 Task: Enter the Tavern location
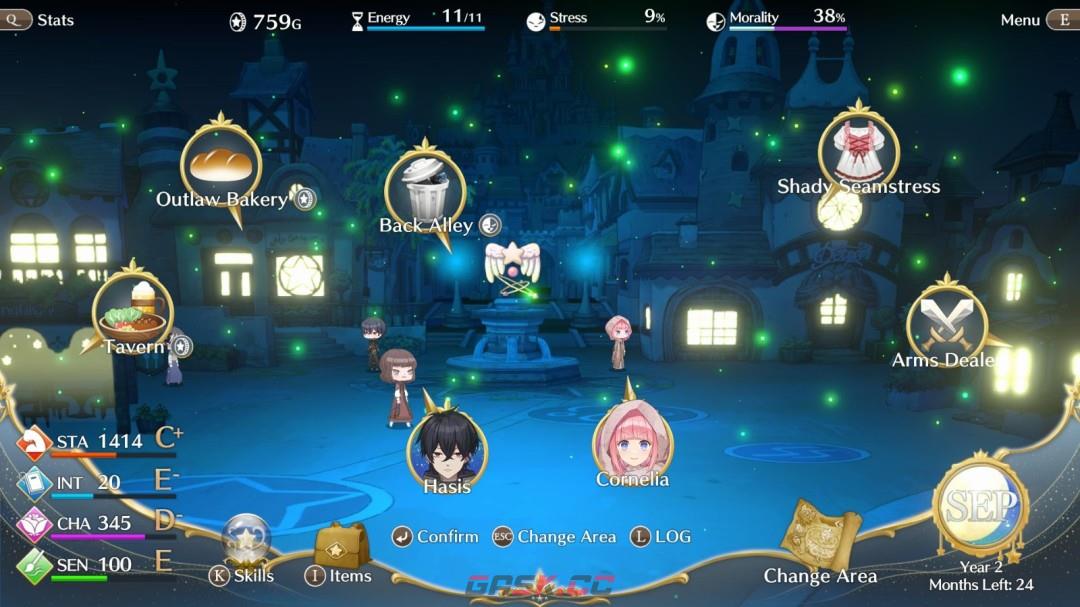(x=133, y=312)
